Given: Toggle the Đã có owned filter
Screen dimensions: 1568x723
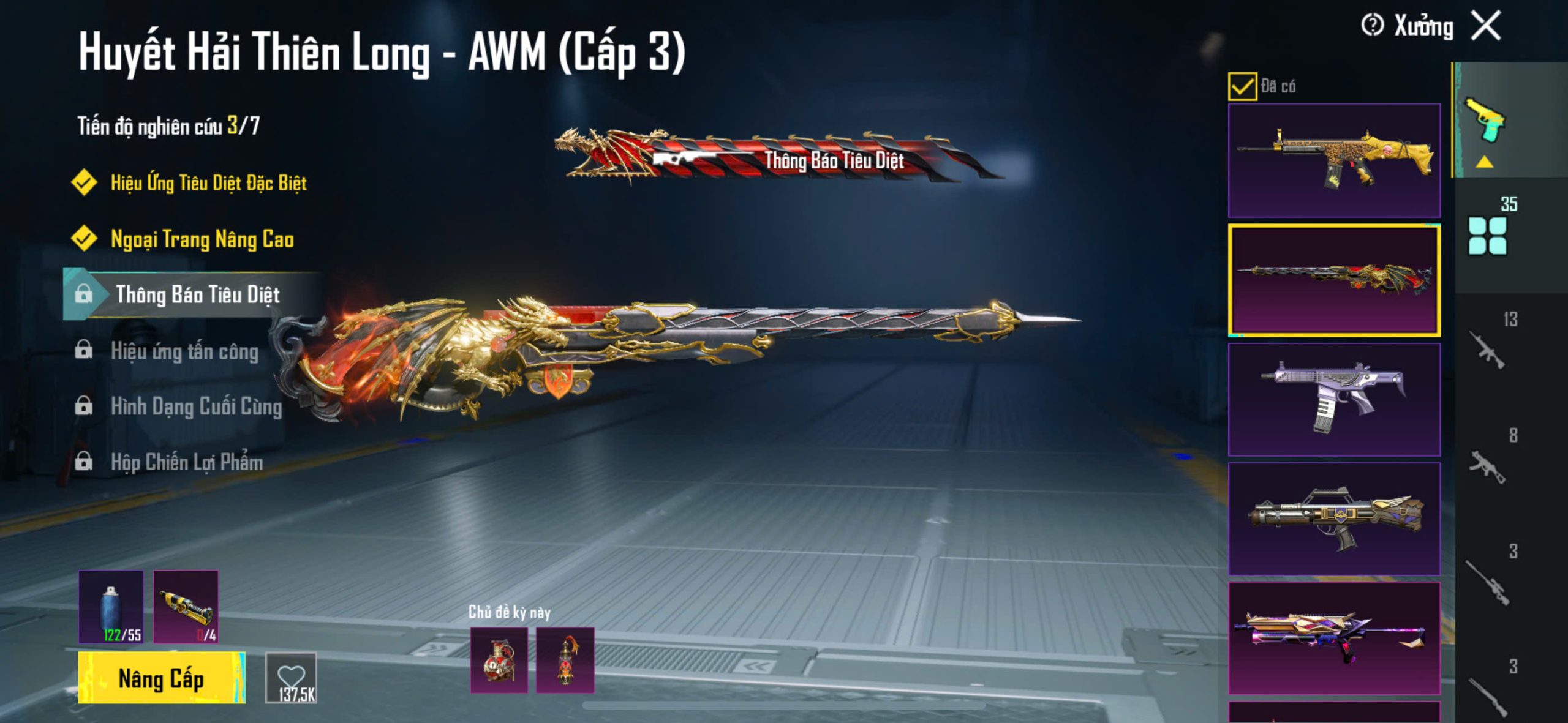Looking at the screenshot, I should coord(1242,86).
